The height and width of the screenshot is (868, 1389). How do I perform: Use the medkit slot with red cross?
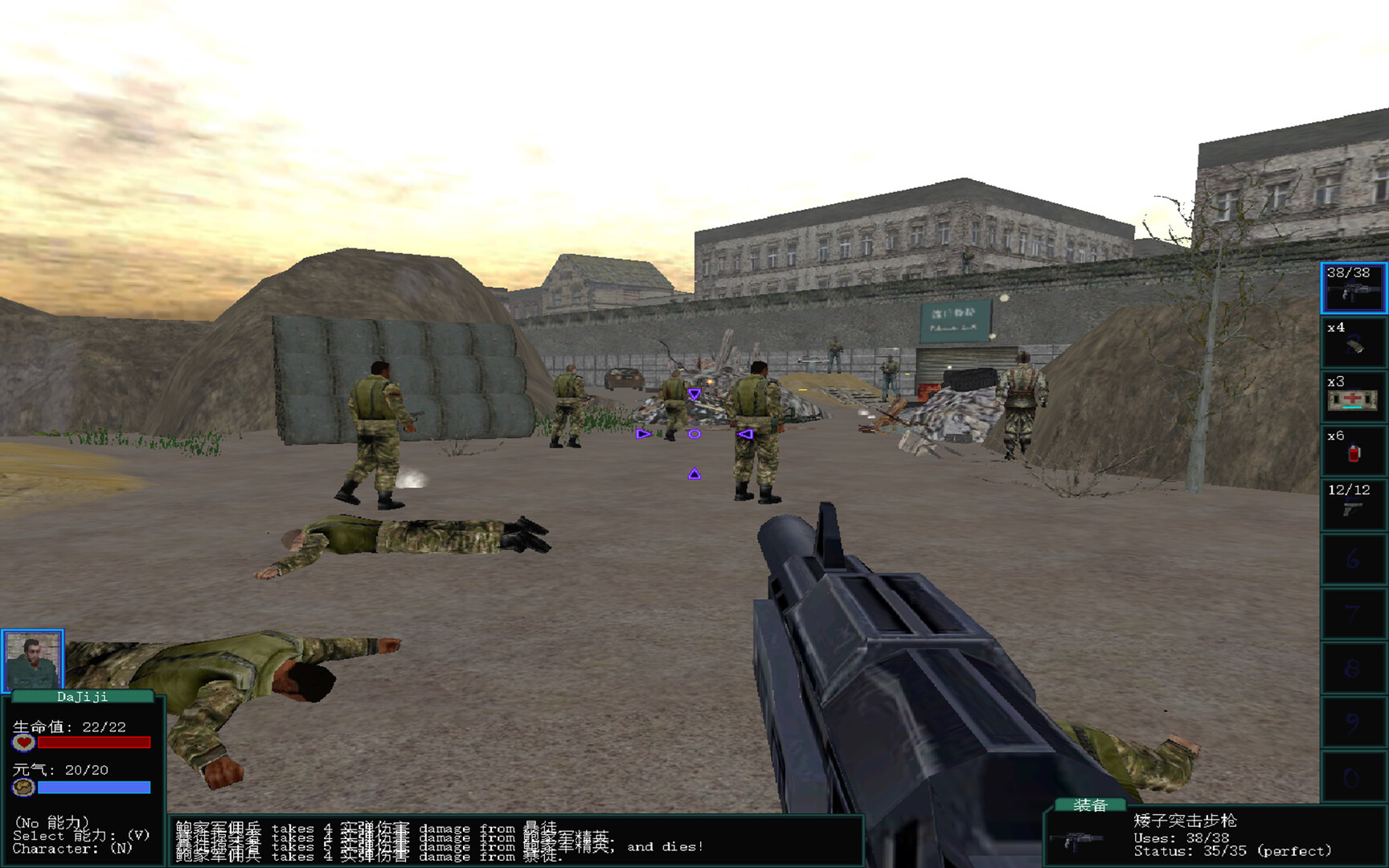pos(1354,396)
